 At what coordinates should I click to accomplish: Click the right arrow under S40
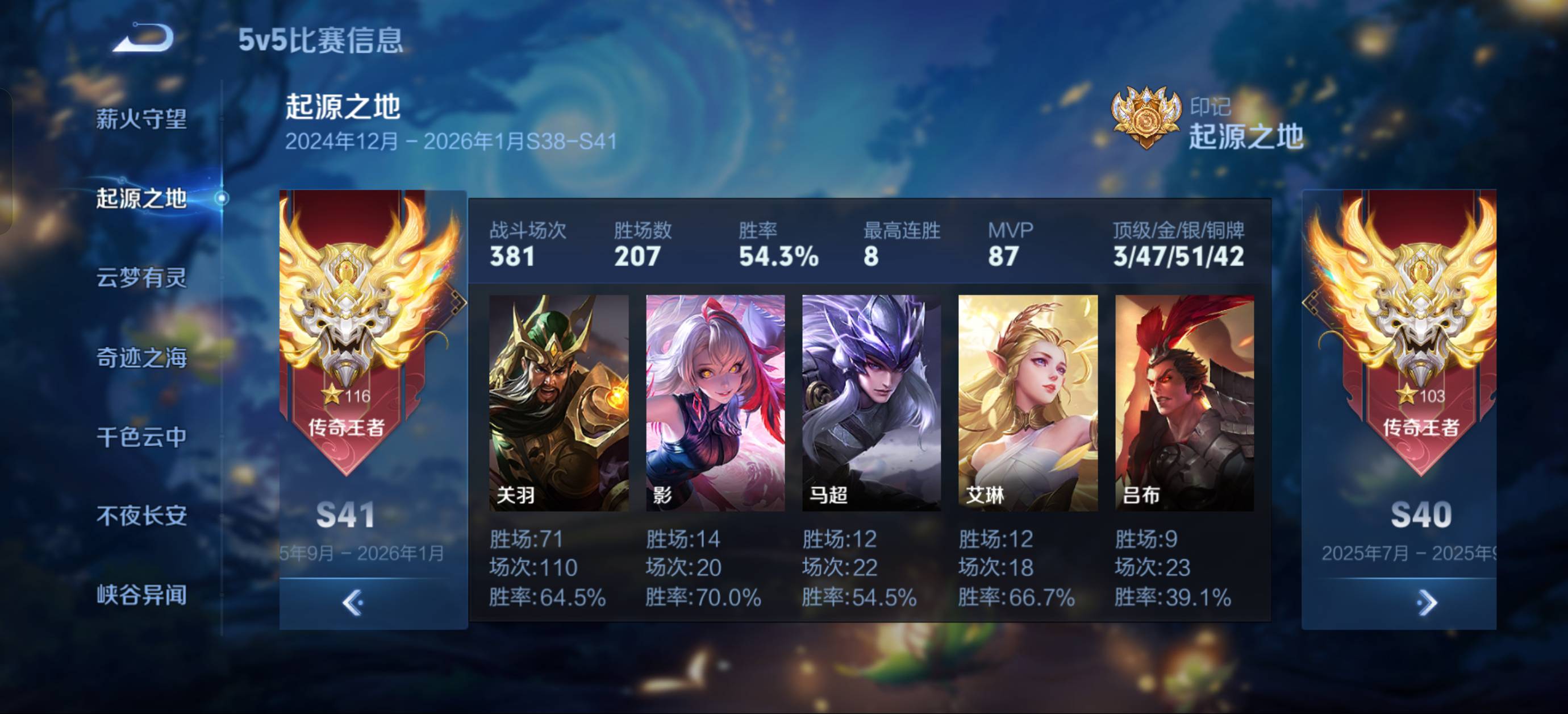1425,603
